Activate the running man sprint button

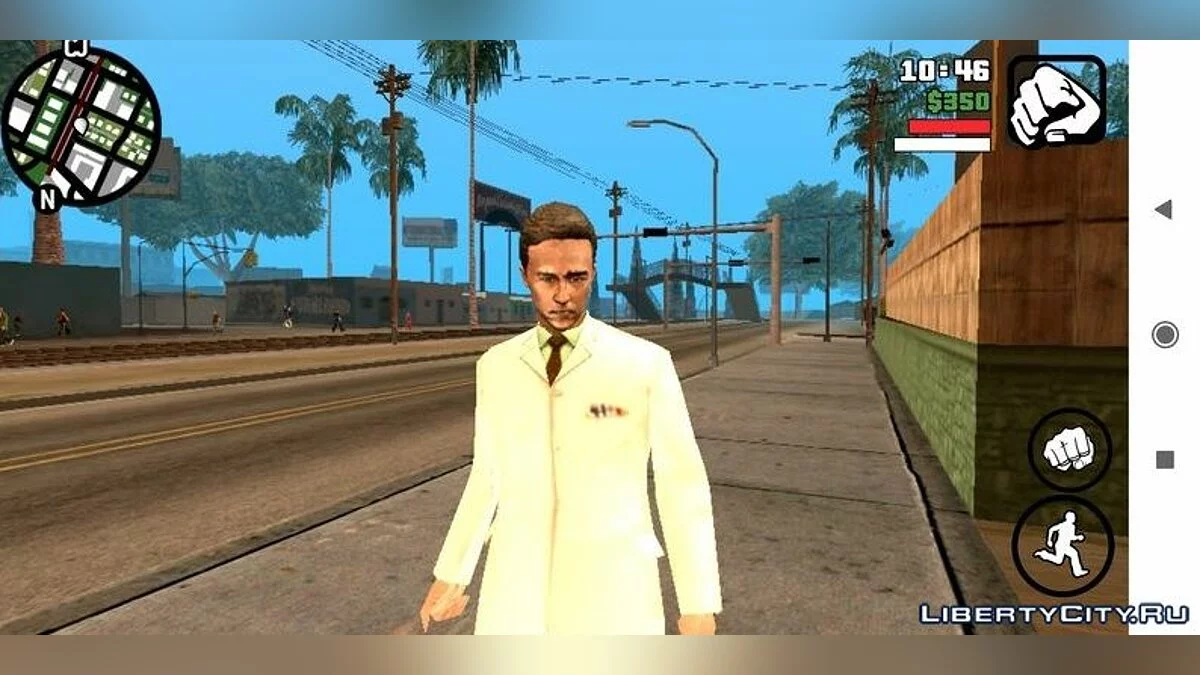coord(1062,546)
